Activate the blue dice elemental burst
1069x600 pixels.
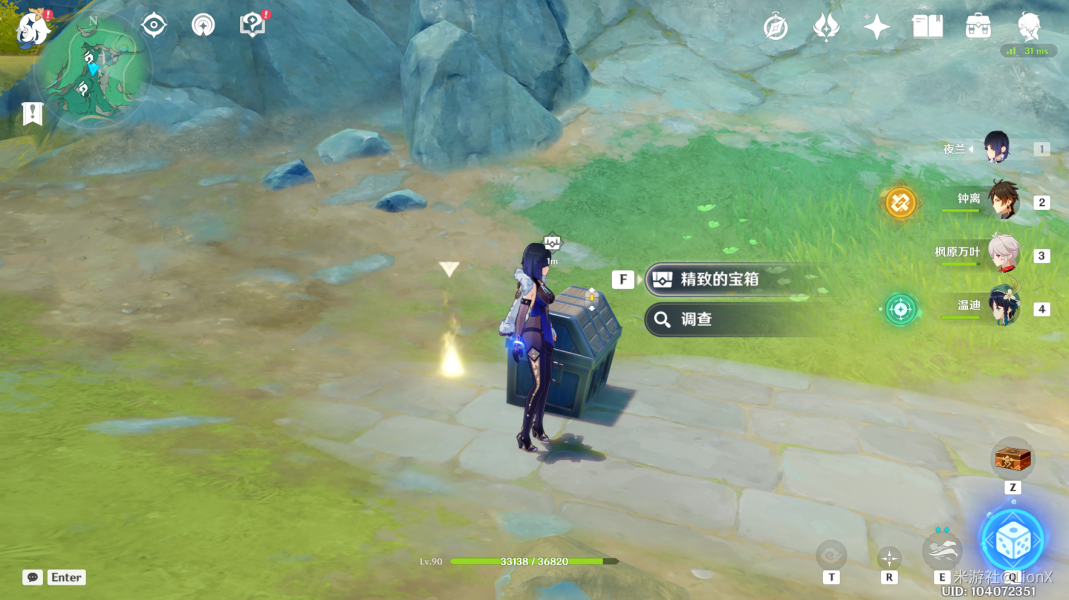1012,540
